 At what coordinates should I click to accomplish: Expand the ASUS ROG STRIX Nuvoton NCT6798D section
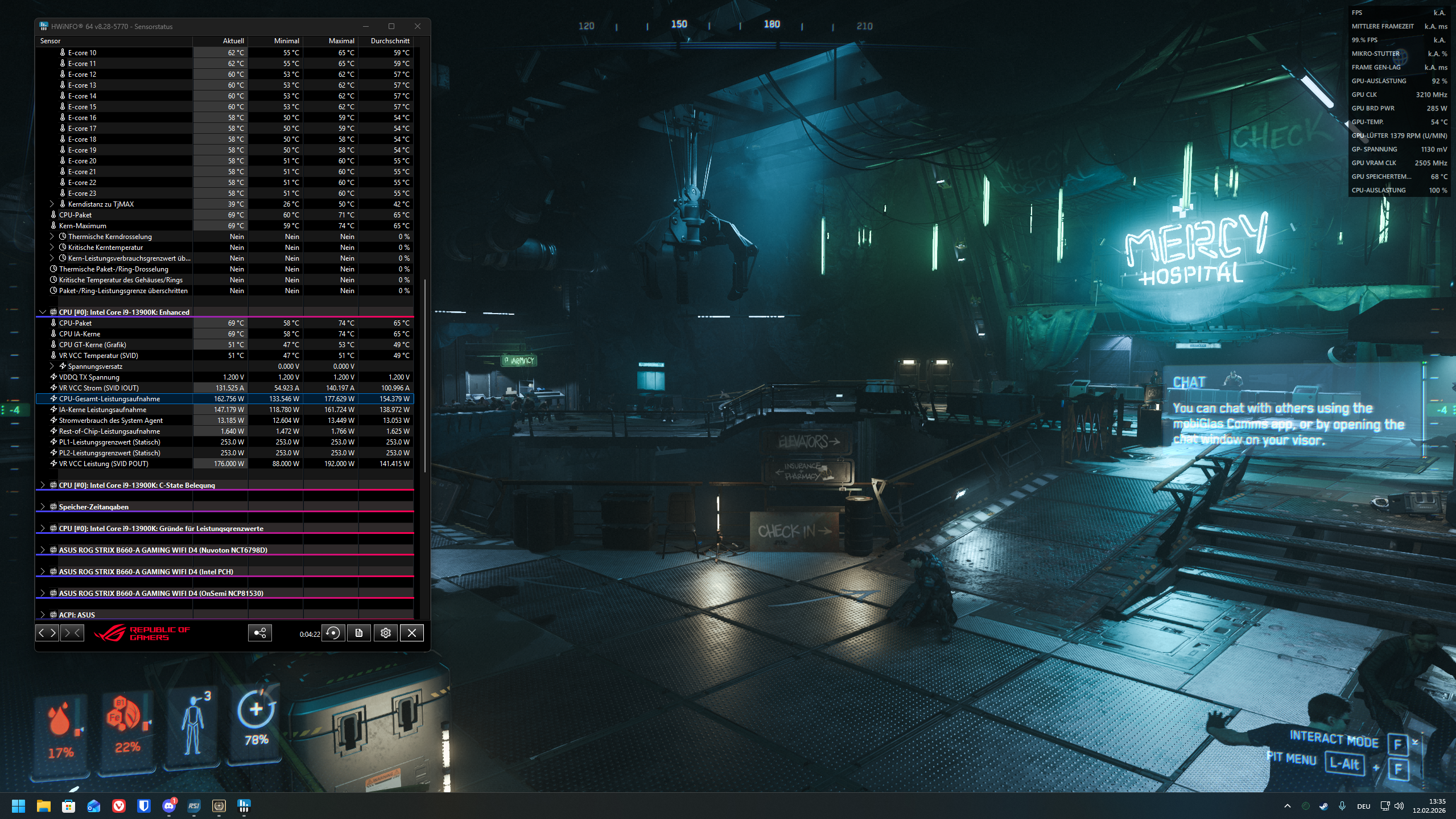coord(43,550)
